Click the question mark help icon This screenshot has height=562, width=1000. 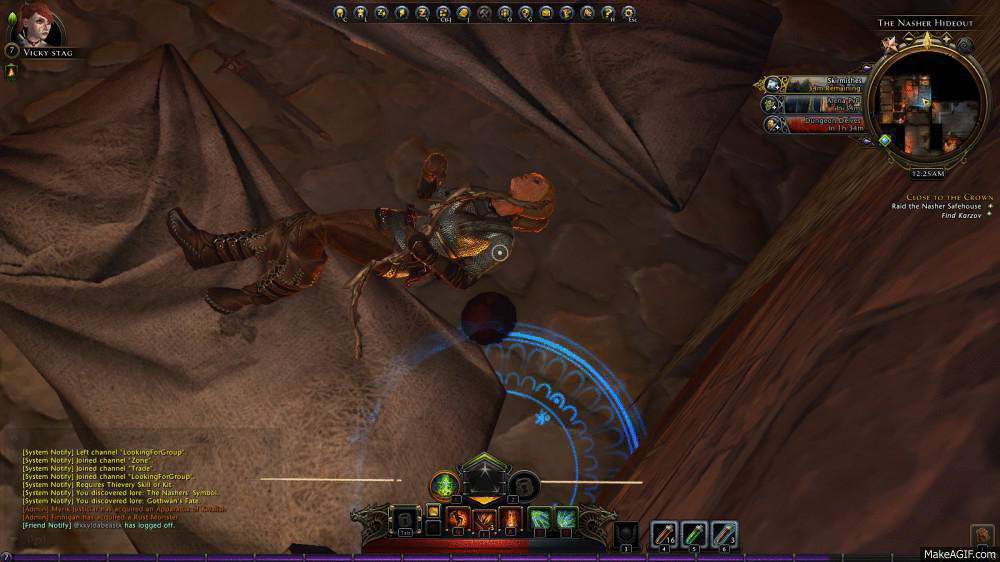607,13
